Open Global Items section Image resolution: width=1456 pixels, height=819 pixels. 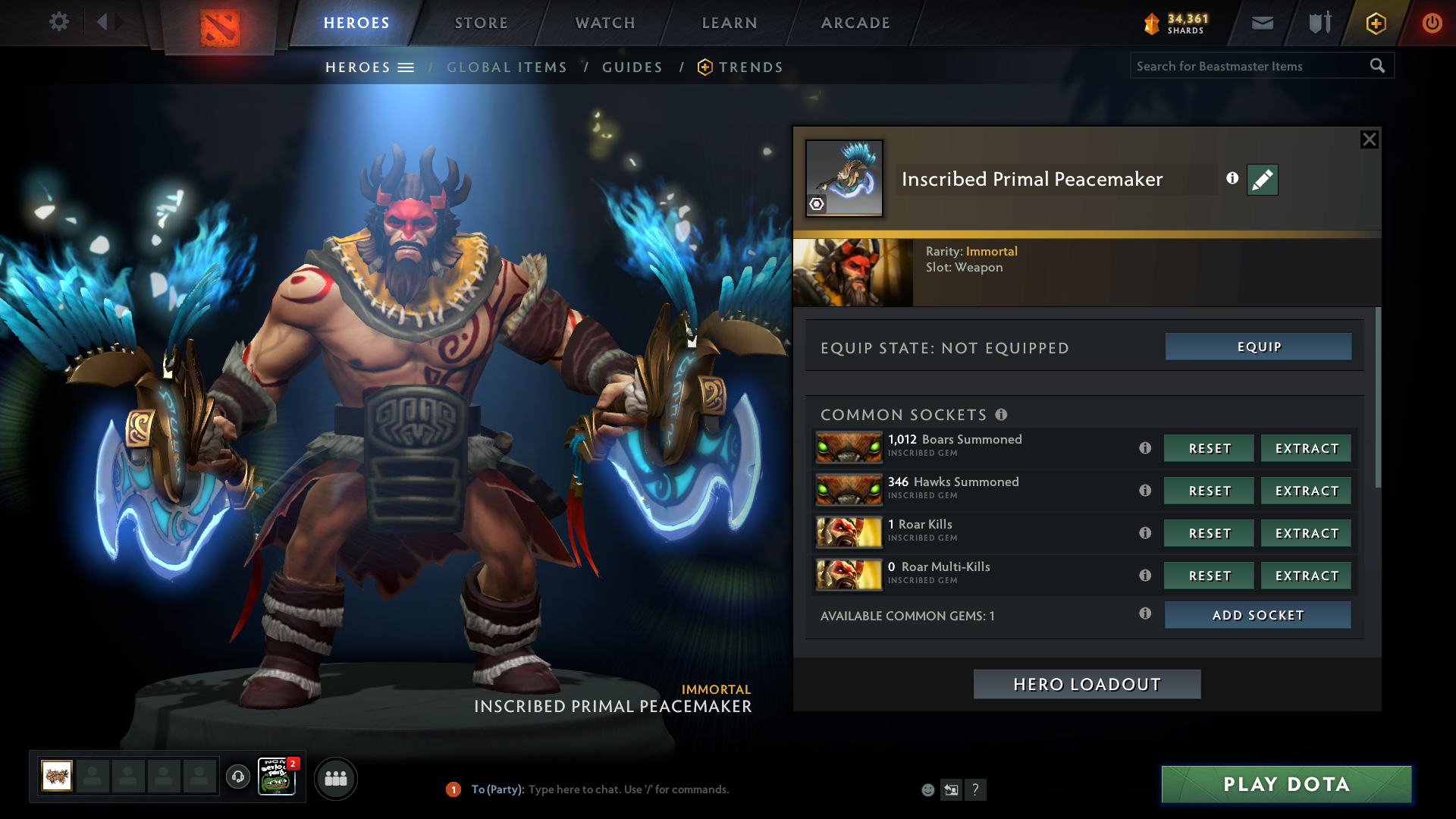pos(507,67)
